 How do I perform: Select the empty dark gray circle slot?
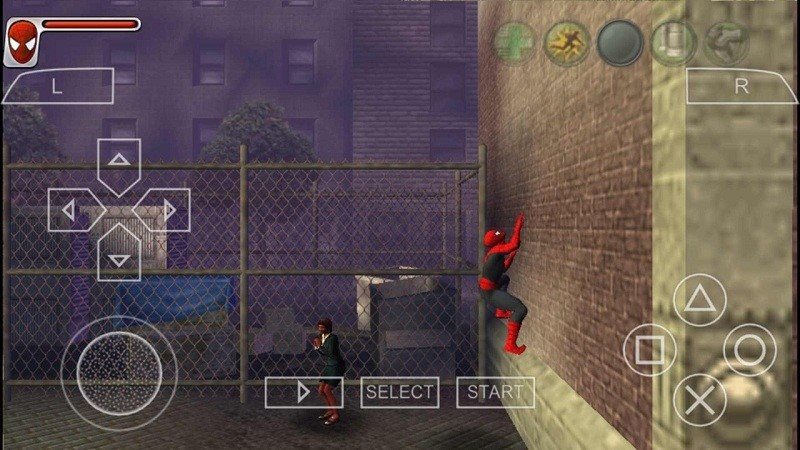(620, 42)
